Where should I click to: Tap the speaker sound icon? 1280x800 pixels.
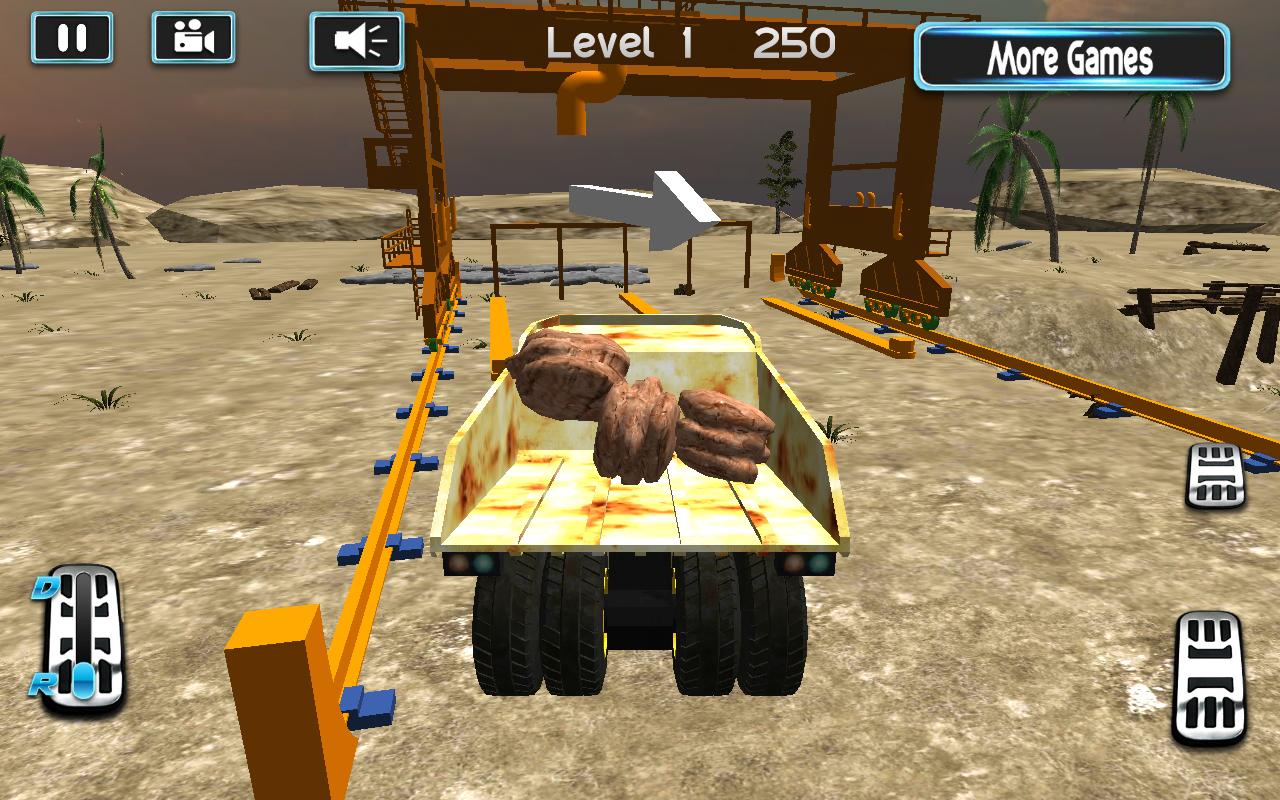pos(357,40)
